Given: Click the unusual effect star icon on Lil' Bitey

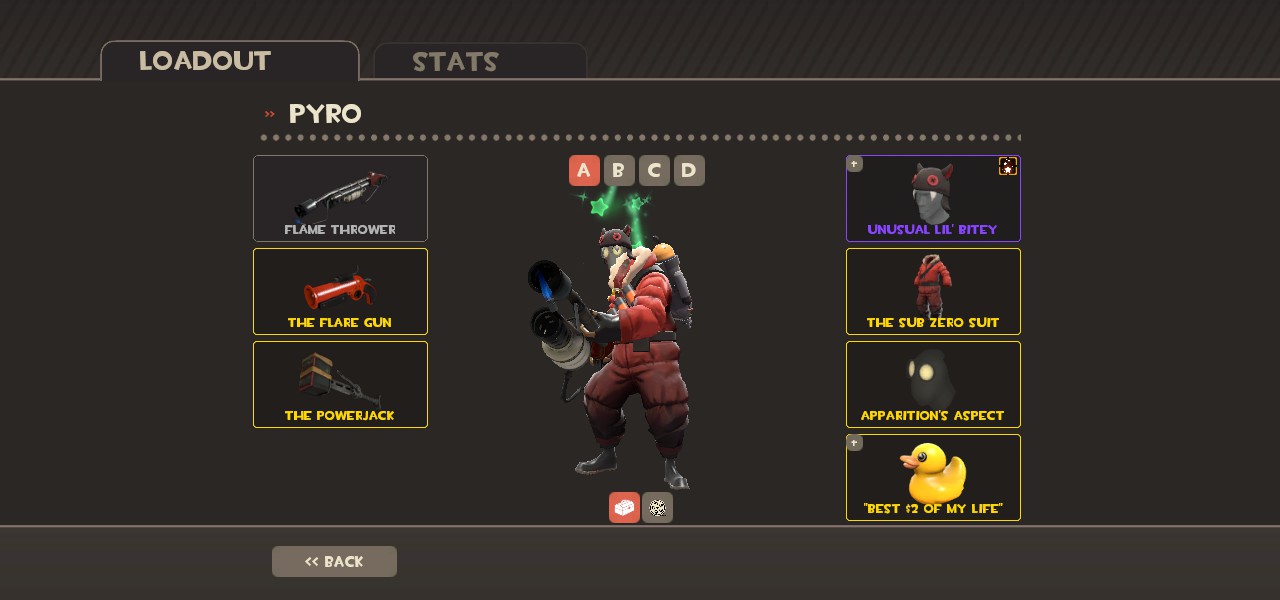Looking at the screenshot, I should (1008, 167).
